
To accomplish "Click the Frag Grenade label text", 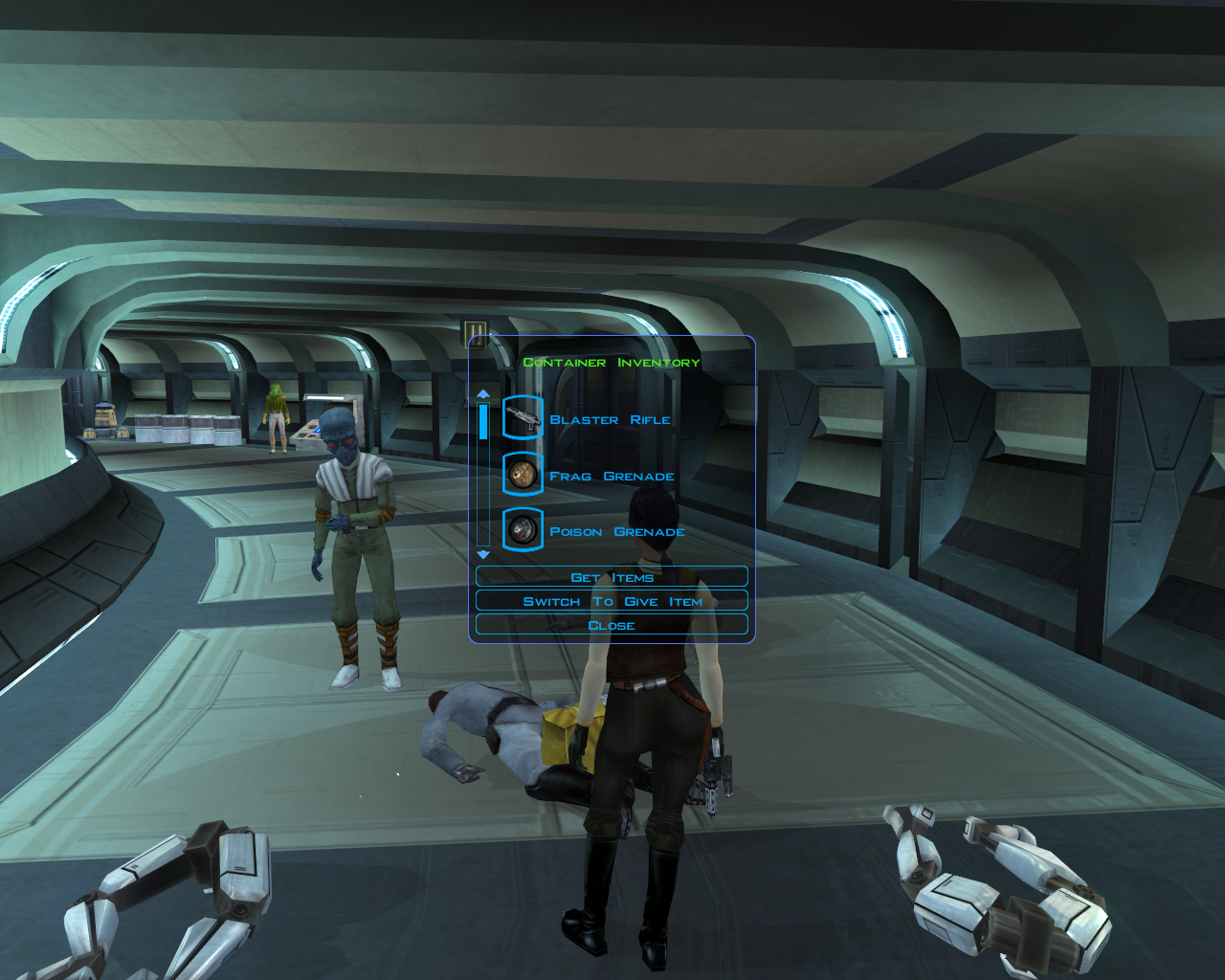I will coord(612,475).
